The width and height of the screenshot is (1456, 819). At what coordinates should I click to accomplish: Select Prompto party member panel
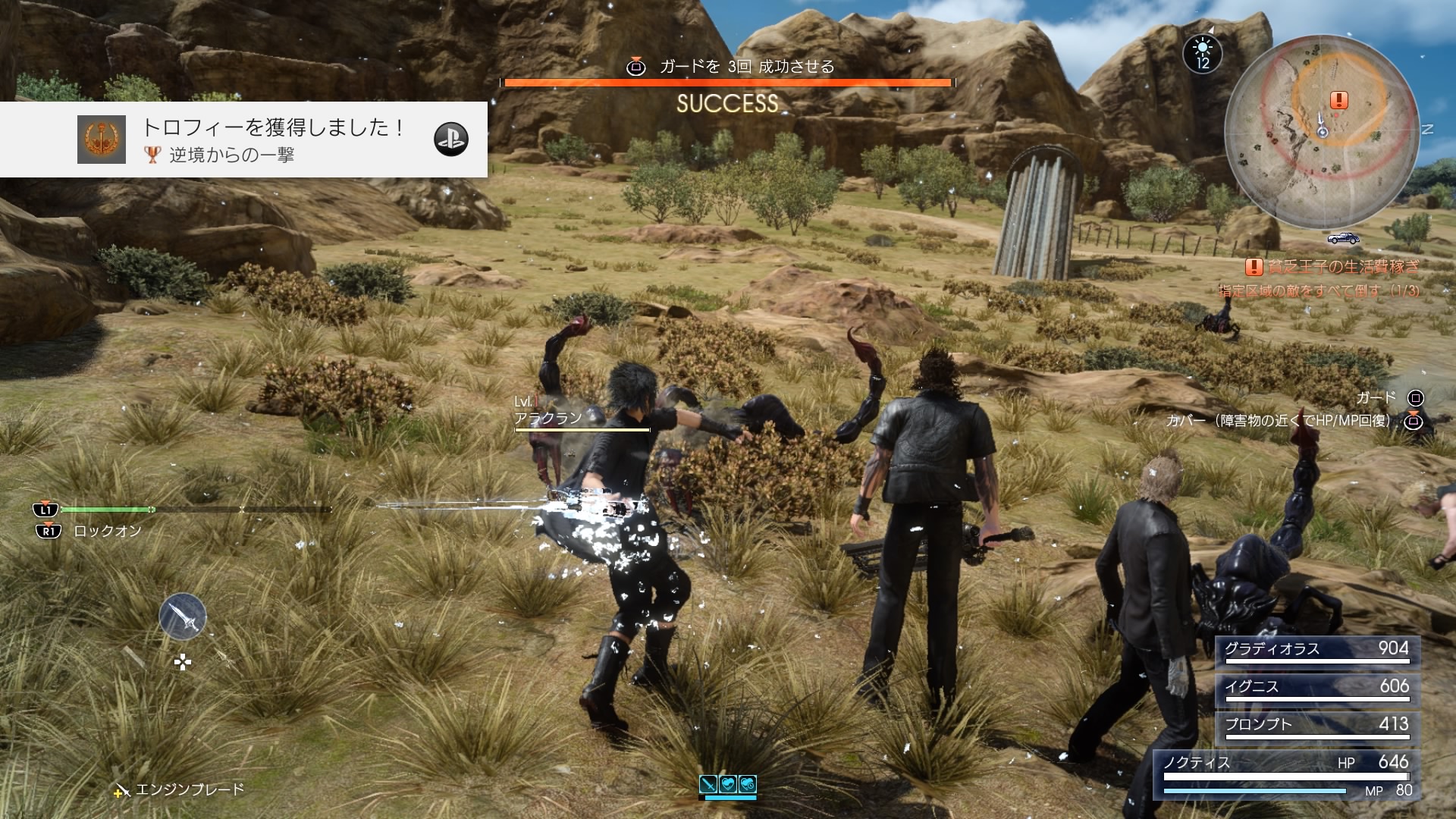click(1316, 726)
